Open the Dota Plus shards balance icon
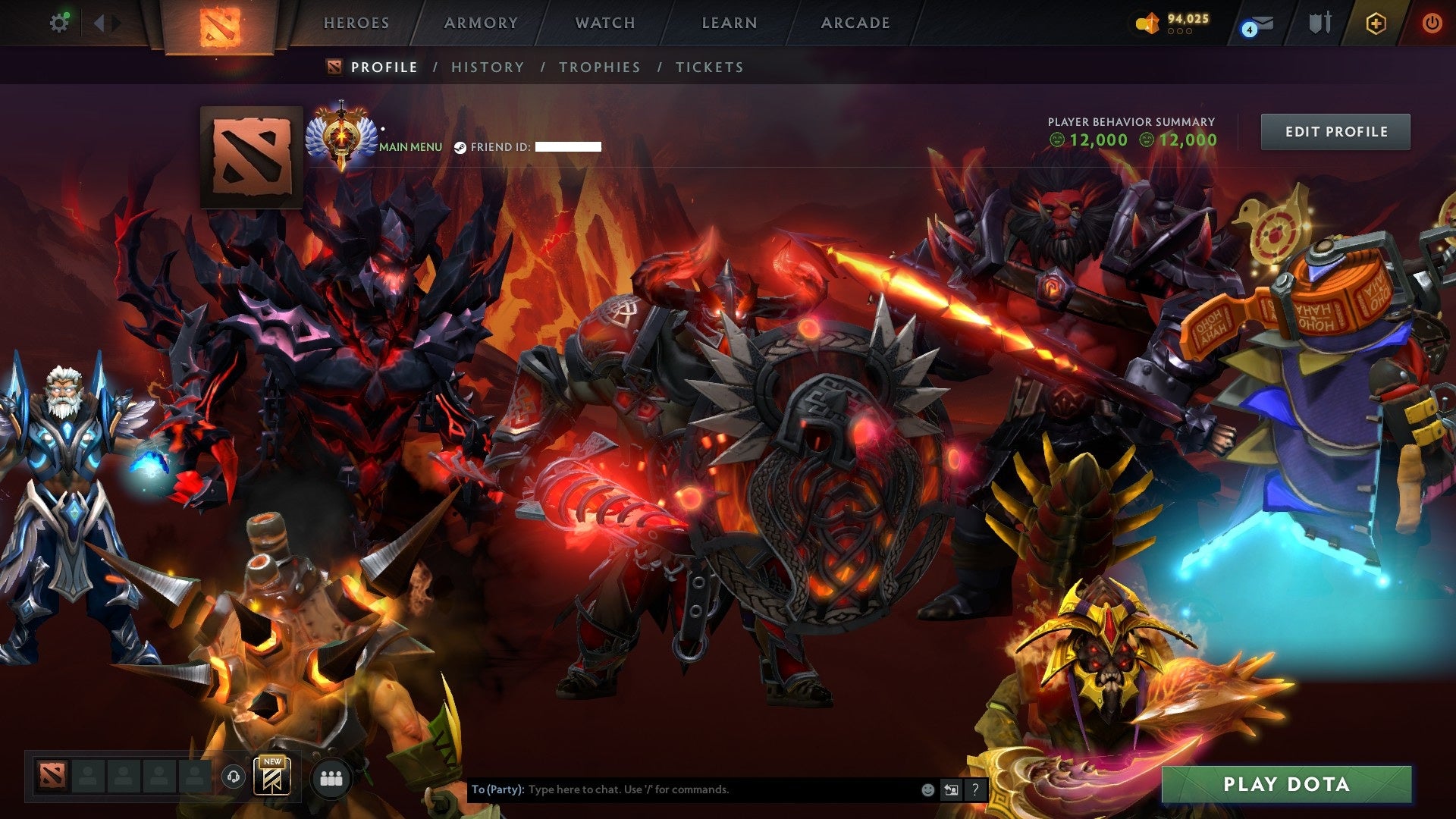 pos(1147,22)
